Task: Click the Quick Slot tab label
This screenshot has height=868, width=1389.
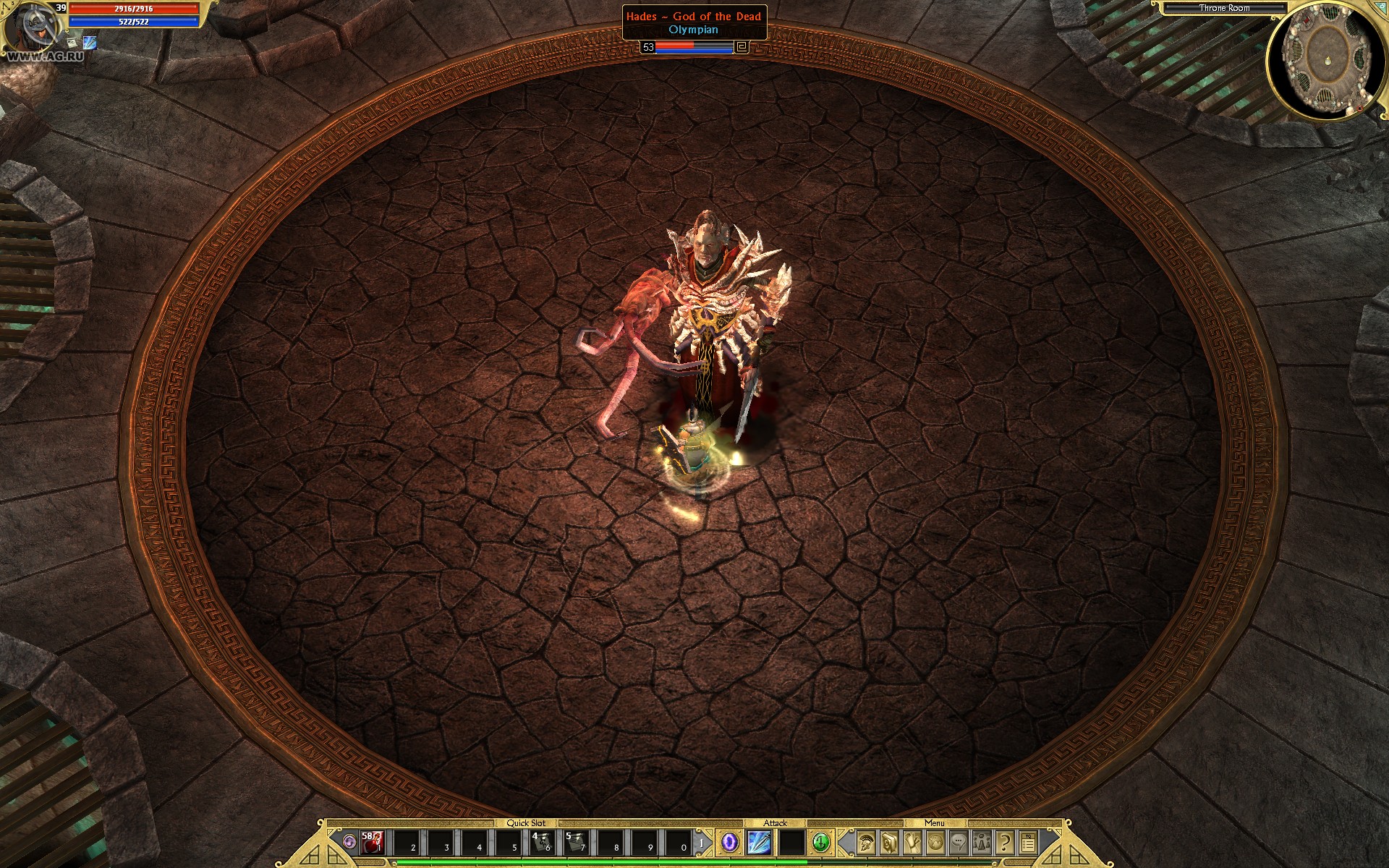Action: pos(527,822)
